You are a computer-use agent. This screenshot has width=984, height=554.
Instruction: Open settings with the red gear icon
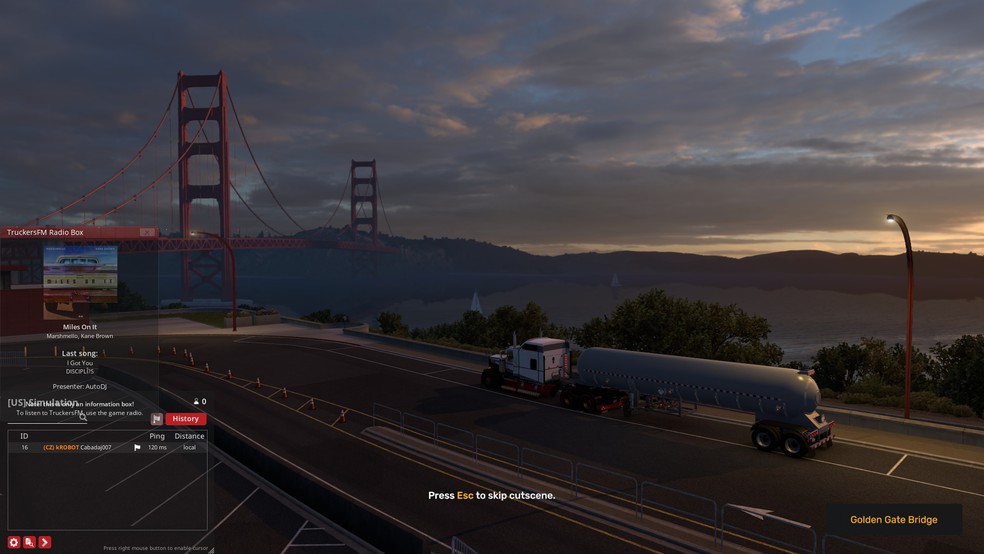(x=14, y=542)
